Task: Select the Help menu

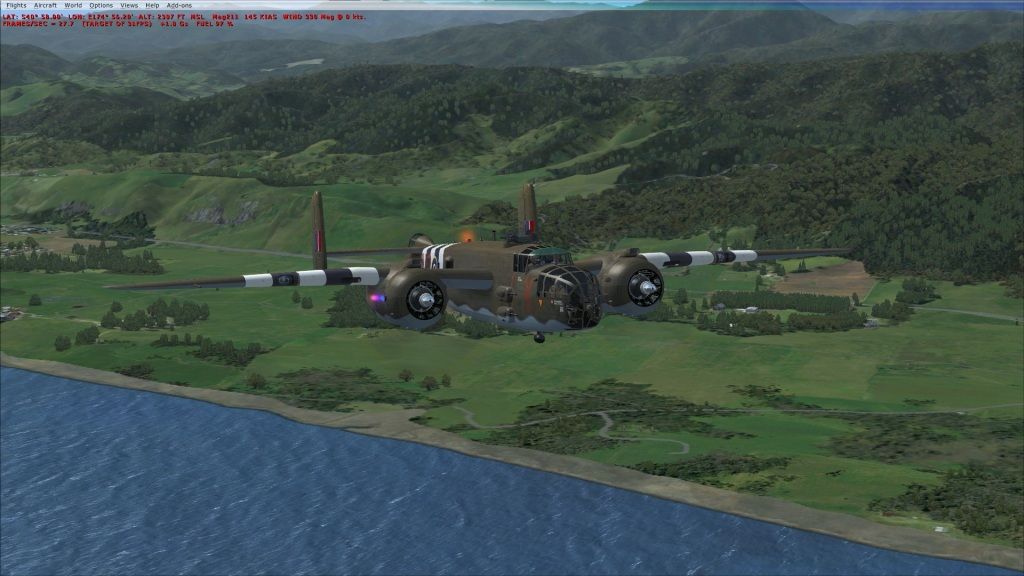Action: point(152,5)
